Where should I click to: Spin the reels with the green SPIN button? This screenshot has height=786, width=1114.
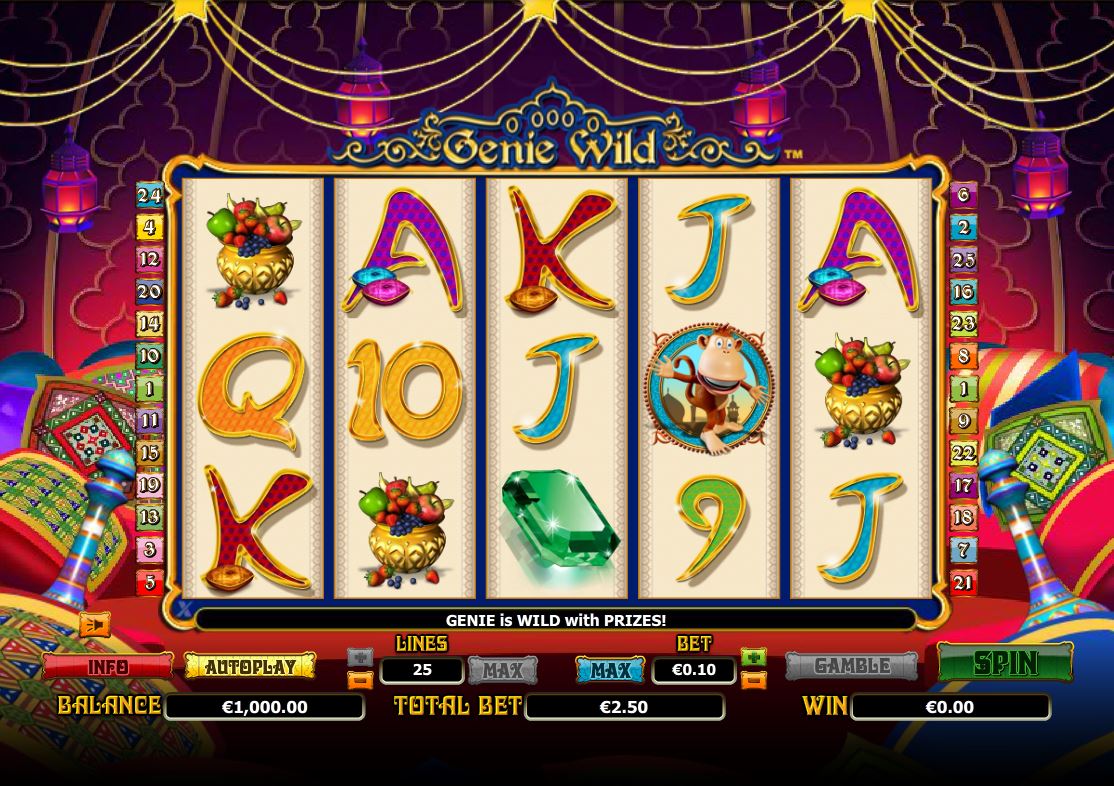[x=1004, y=663]
